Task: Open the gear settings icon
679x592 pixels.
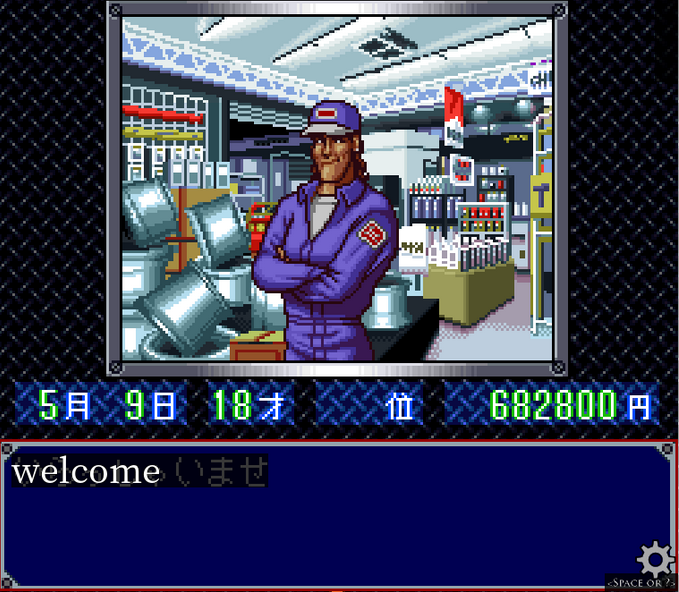Action: click(x=655, y=558)
